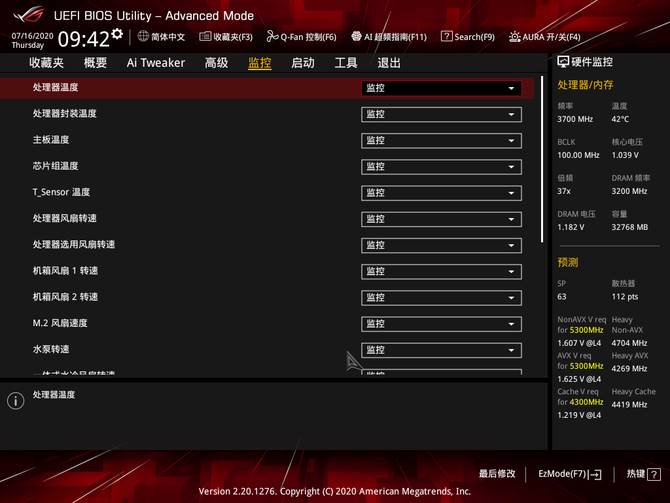Toggle AURA 开/关(F4)

click(544, 37)
